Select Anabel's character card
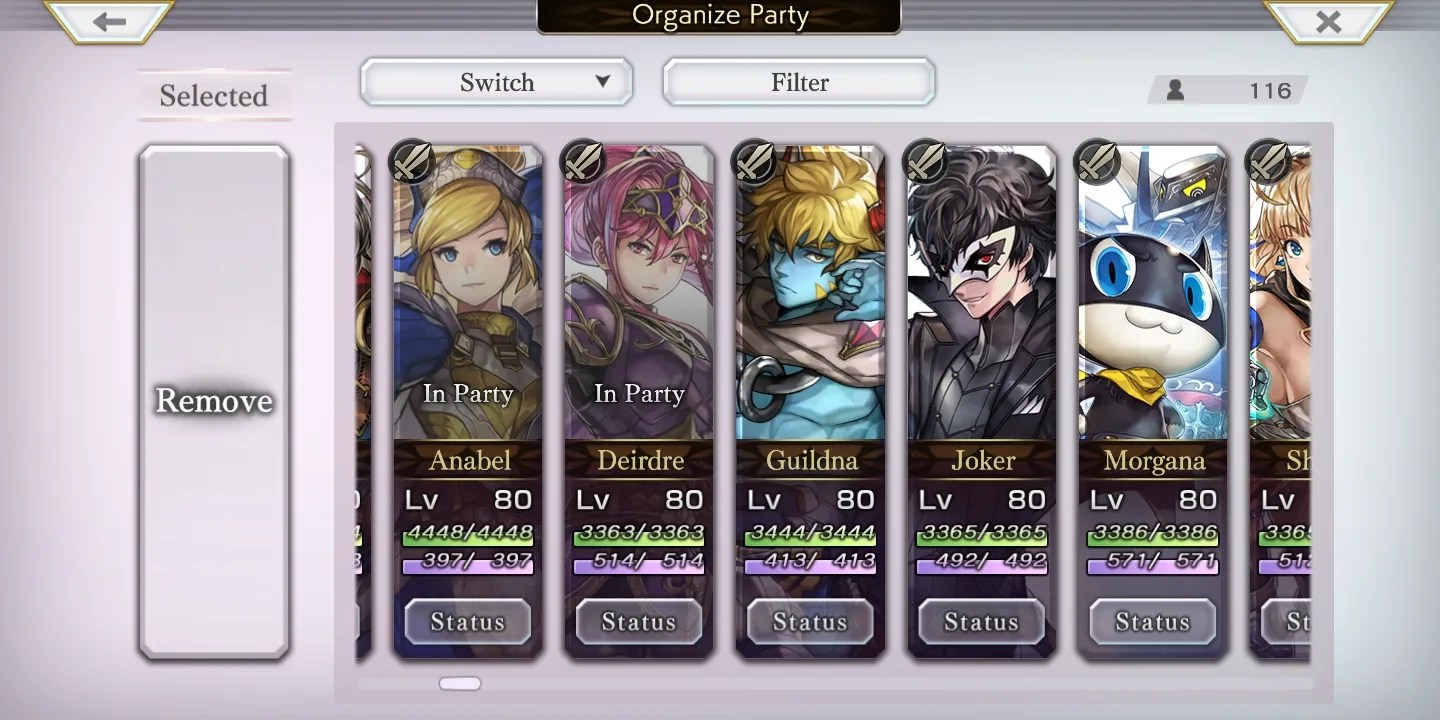 coord(468,300)
